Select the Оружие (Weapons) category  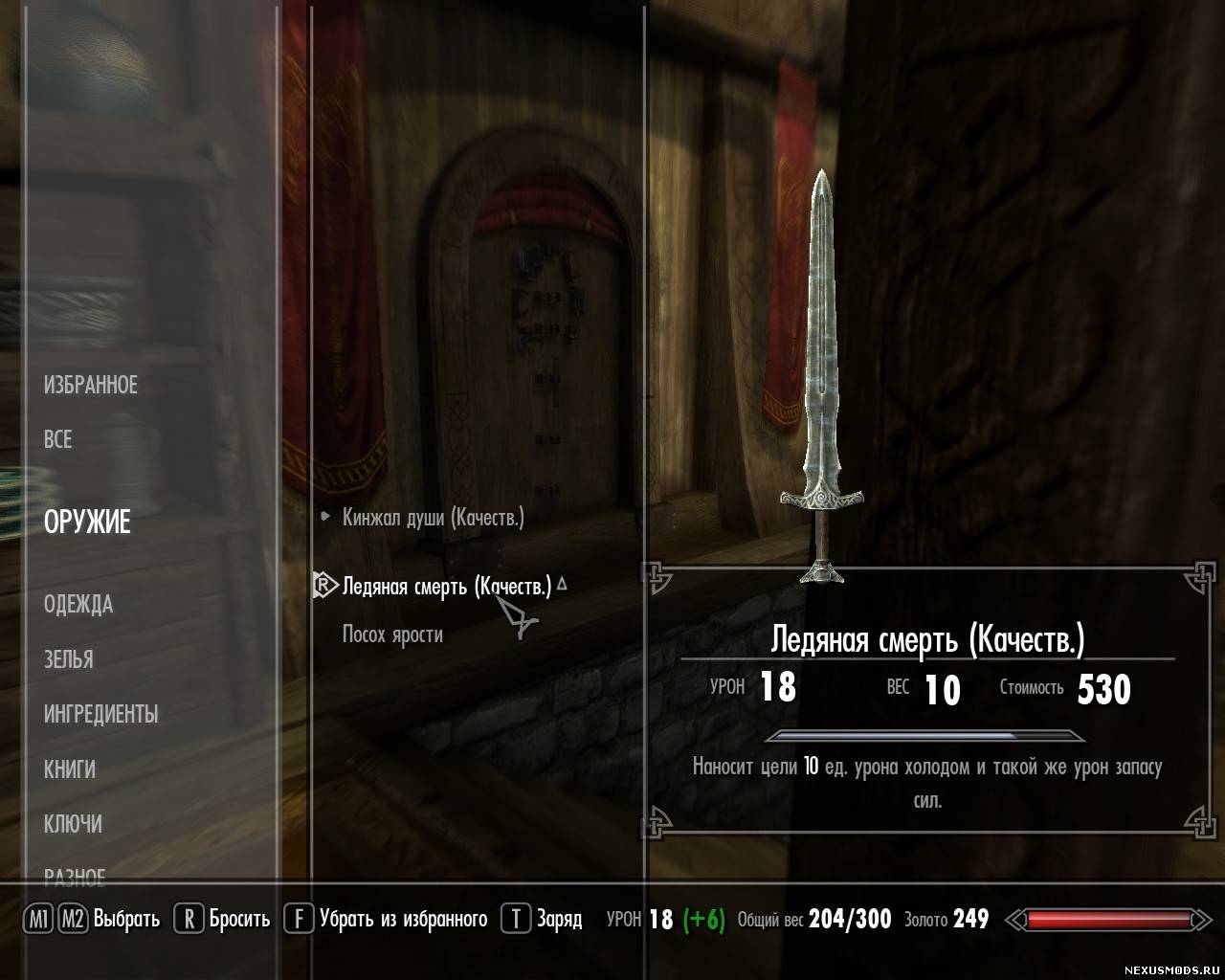click(87, 523)
